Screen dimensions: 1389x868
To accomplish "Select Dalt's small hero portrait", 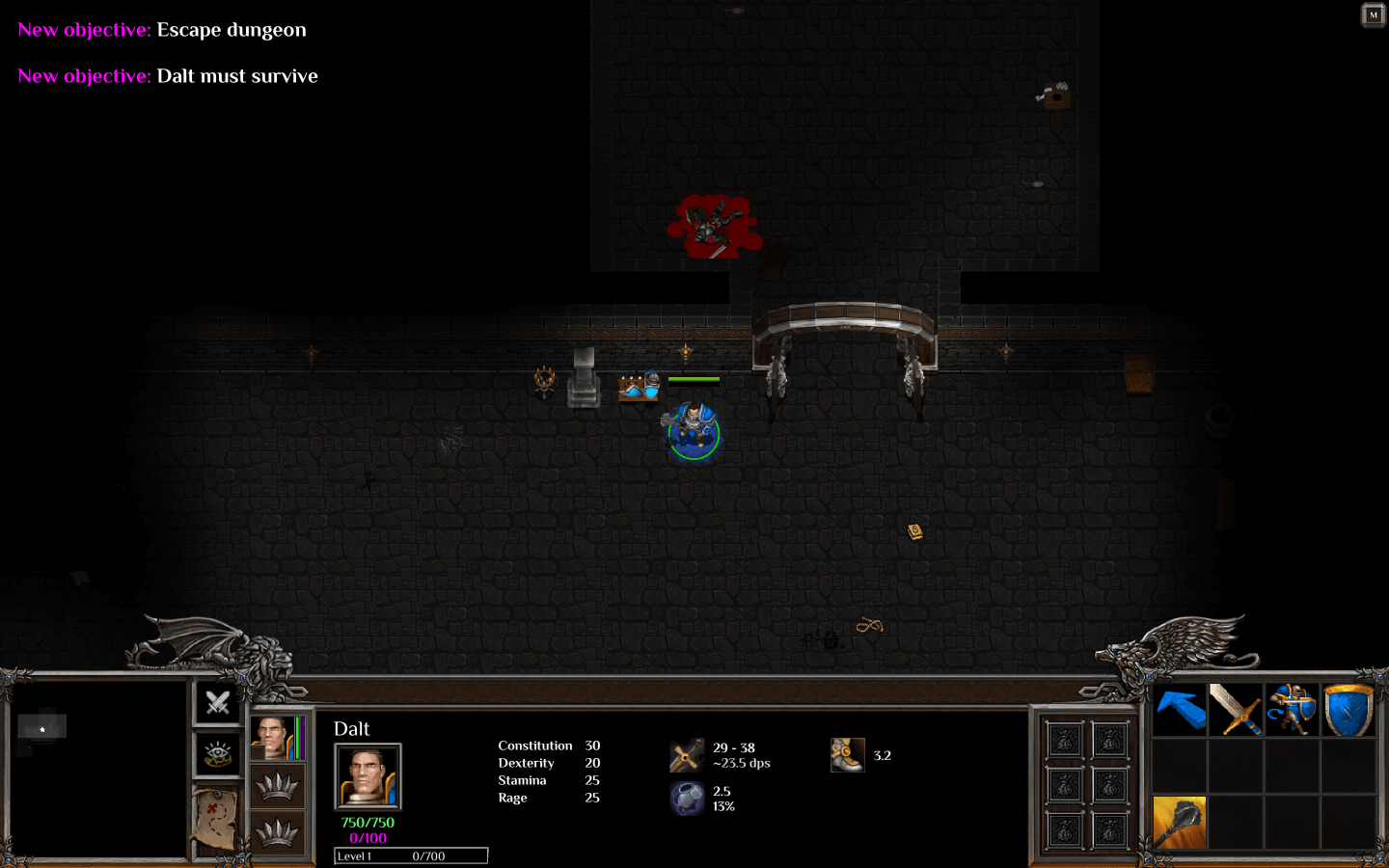I will click(273, 738).
